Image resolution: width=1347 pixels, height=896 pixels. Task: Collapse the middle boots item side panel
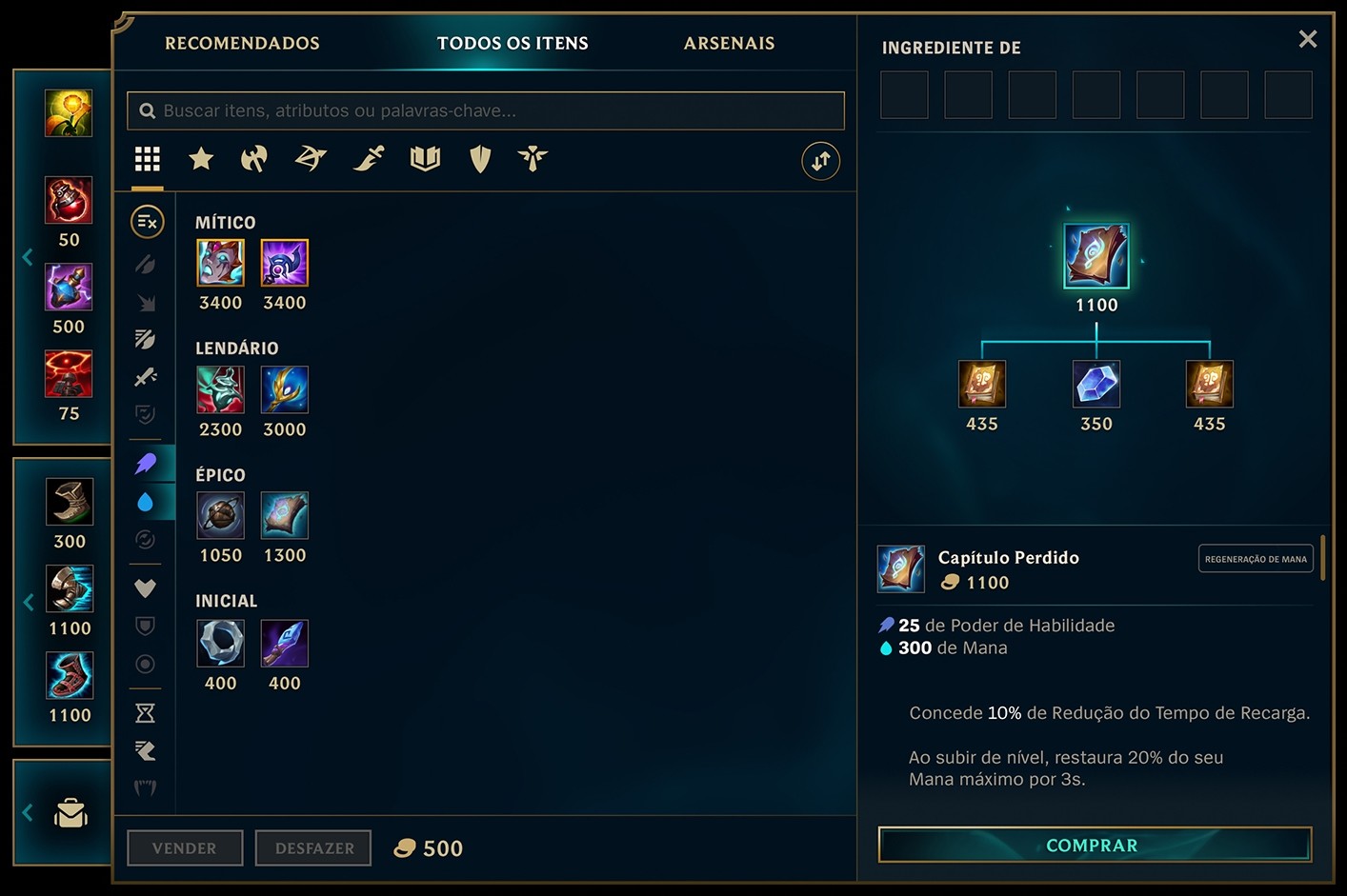pos(28,601)
